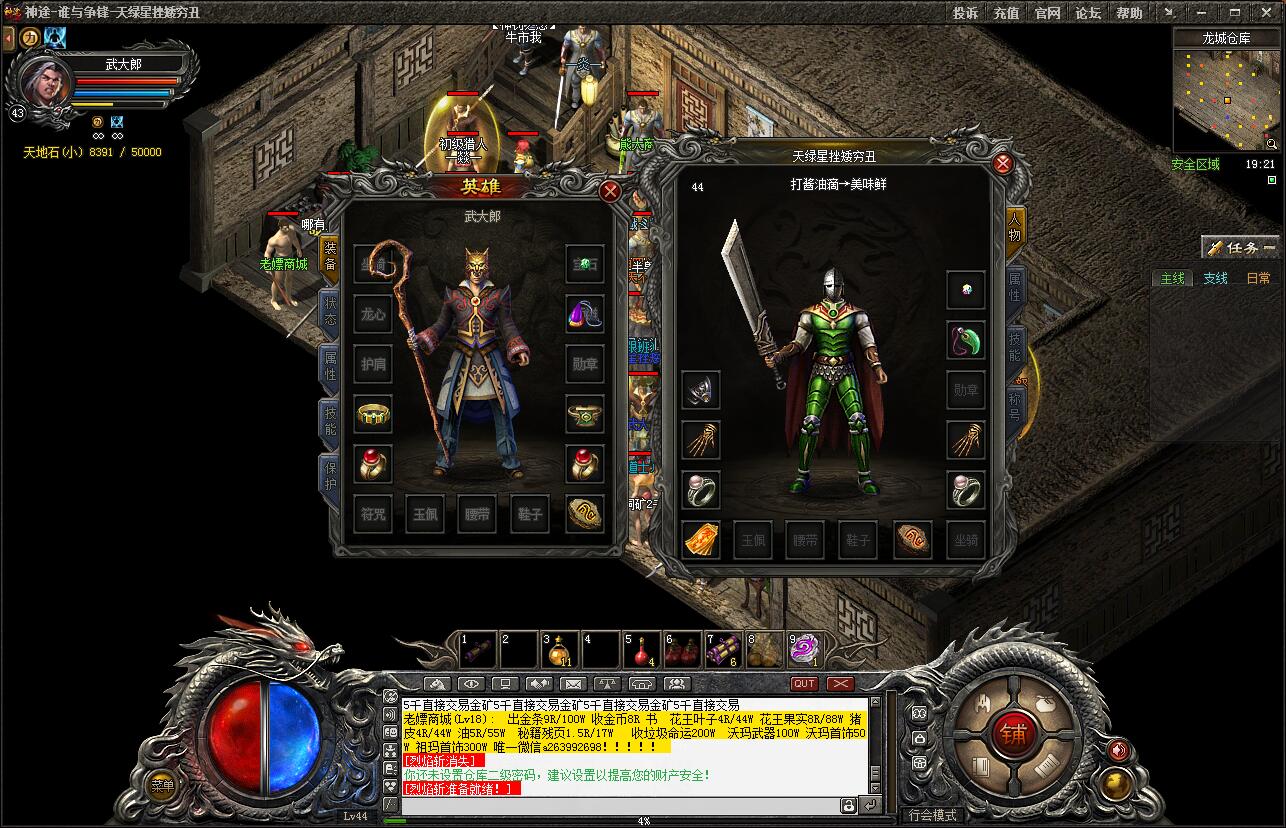
Task: Open the 充值 recharge page
Action: point(1006,13)
